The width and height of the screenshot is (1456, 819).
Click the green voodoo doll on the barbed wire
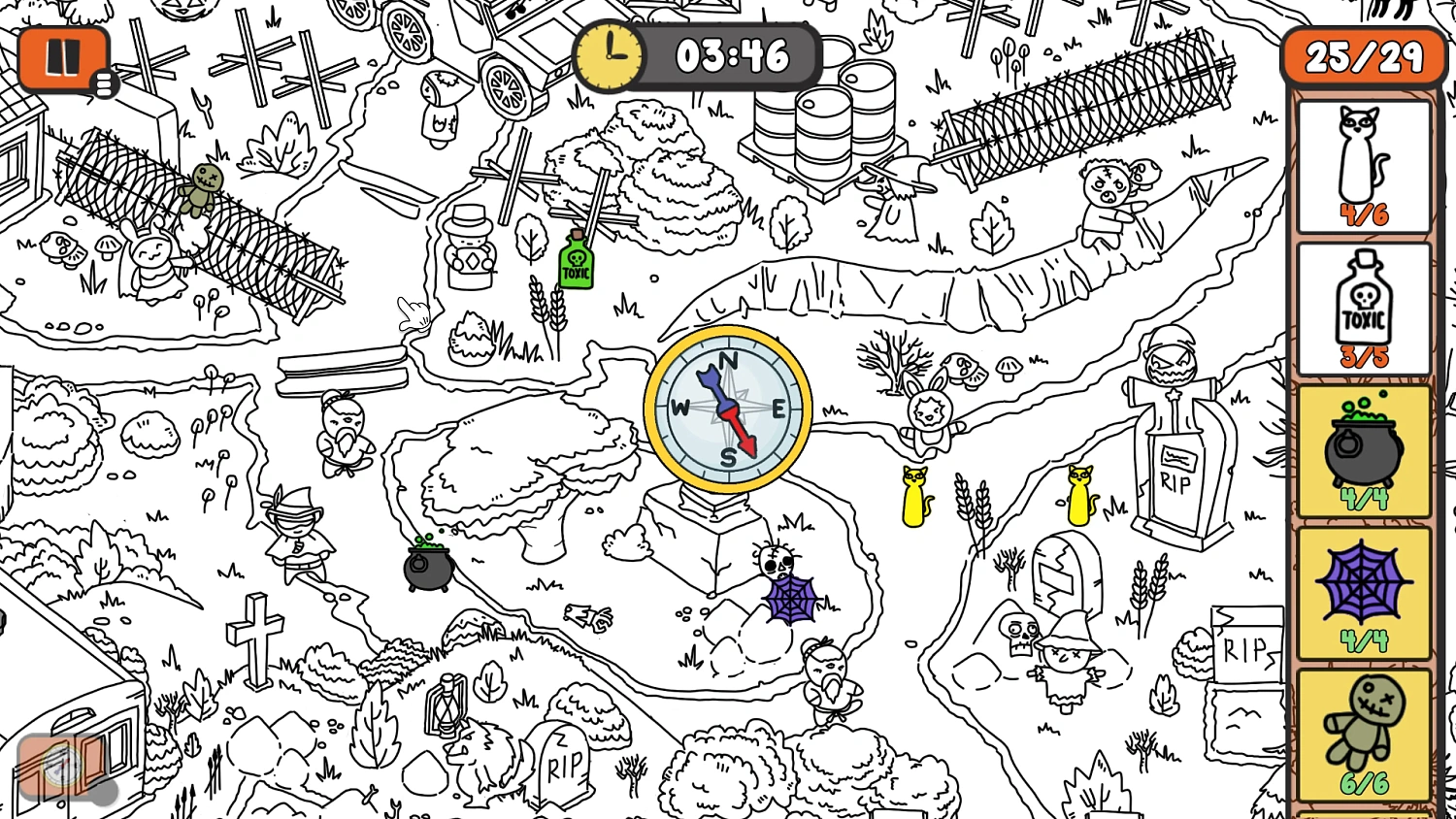tap(201, 189)
